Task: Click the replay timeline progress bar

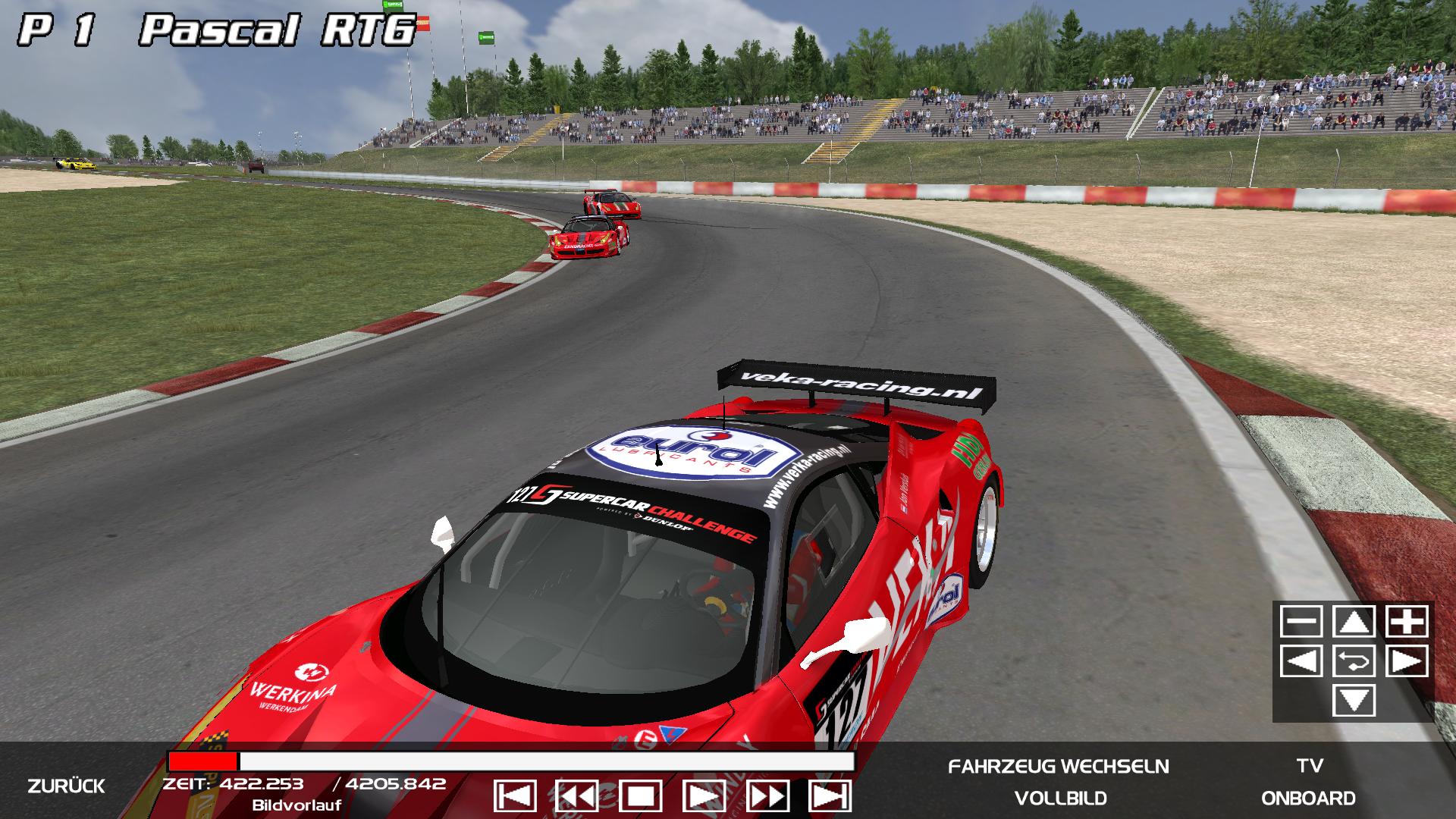Action: pyautogui.click(x=510, y=761)
